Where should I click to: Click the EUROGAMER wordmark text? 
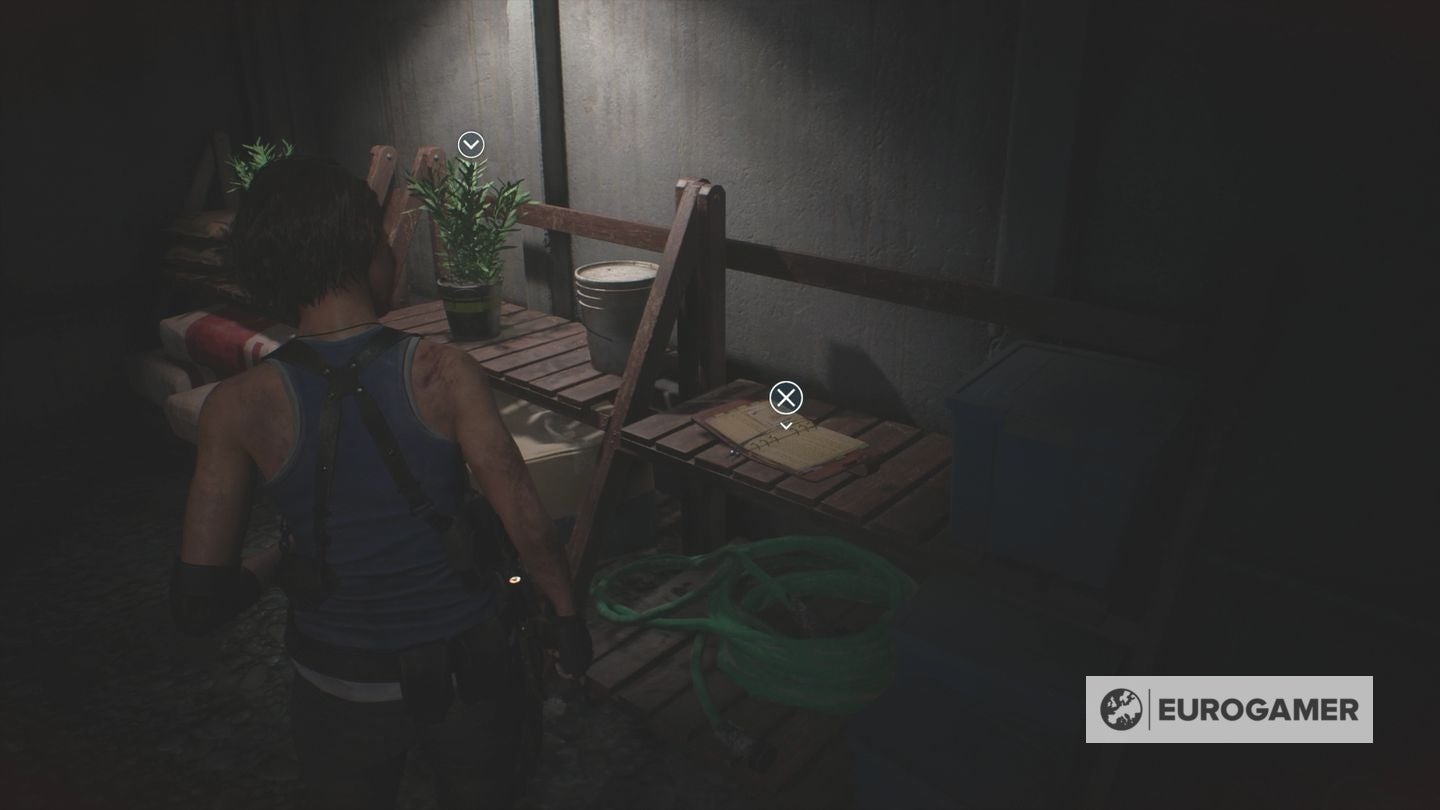tap(1258, 711)
